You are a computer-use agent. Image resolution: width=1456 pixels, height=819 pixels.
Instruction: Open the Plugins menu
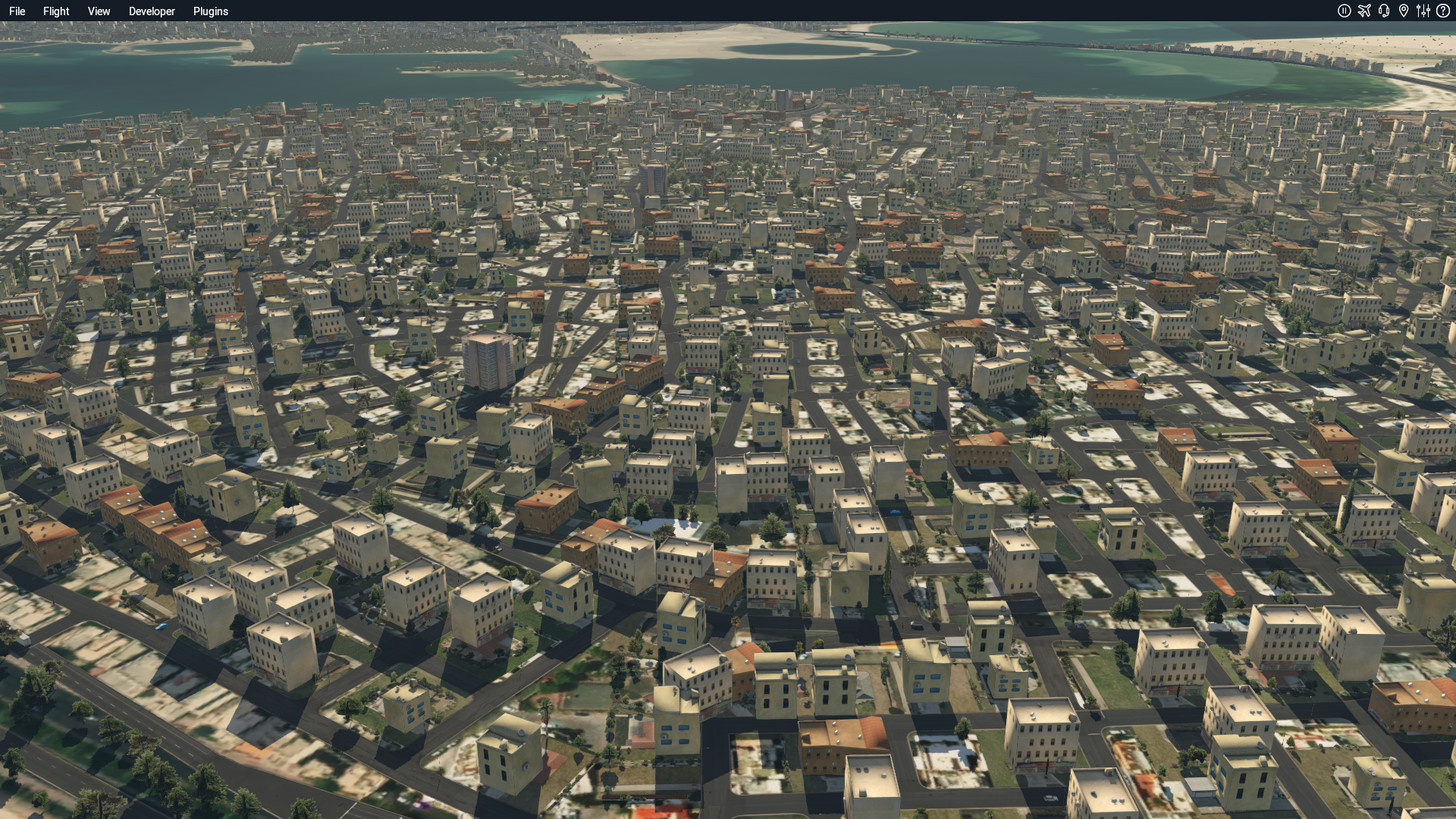click(210, 11)
